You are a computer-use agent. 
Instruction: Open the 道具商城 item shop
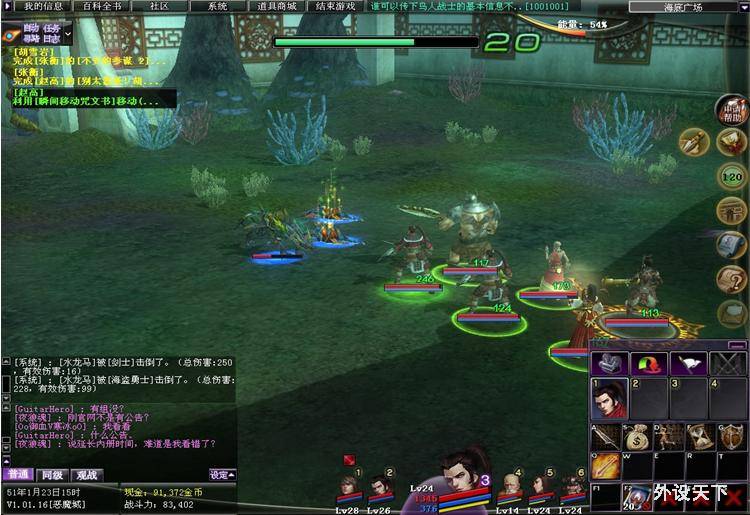coord(275,6)
